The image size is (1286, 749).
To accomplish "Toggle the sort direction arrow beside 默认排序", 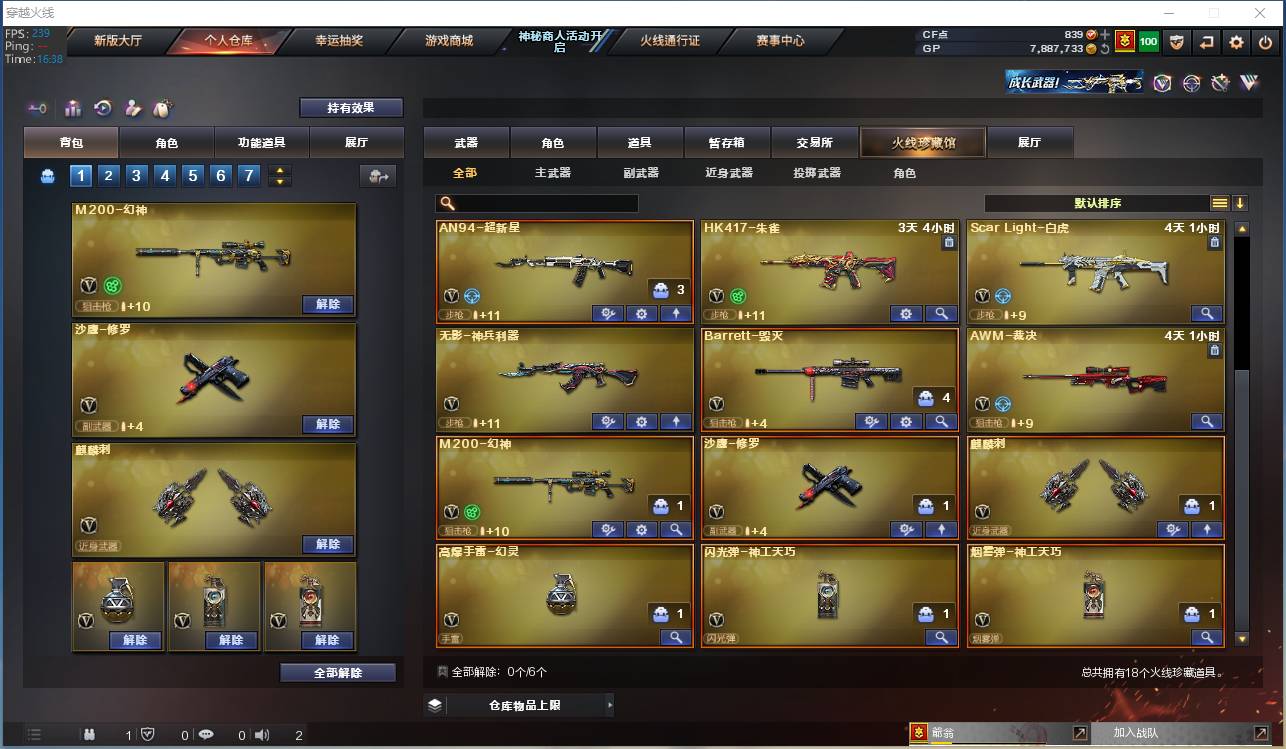I will (x=1239, y=202).
